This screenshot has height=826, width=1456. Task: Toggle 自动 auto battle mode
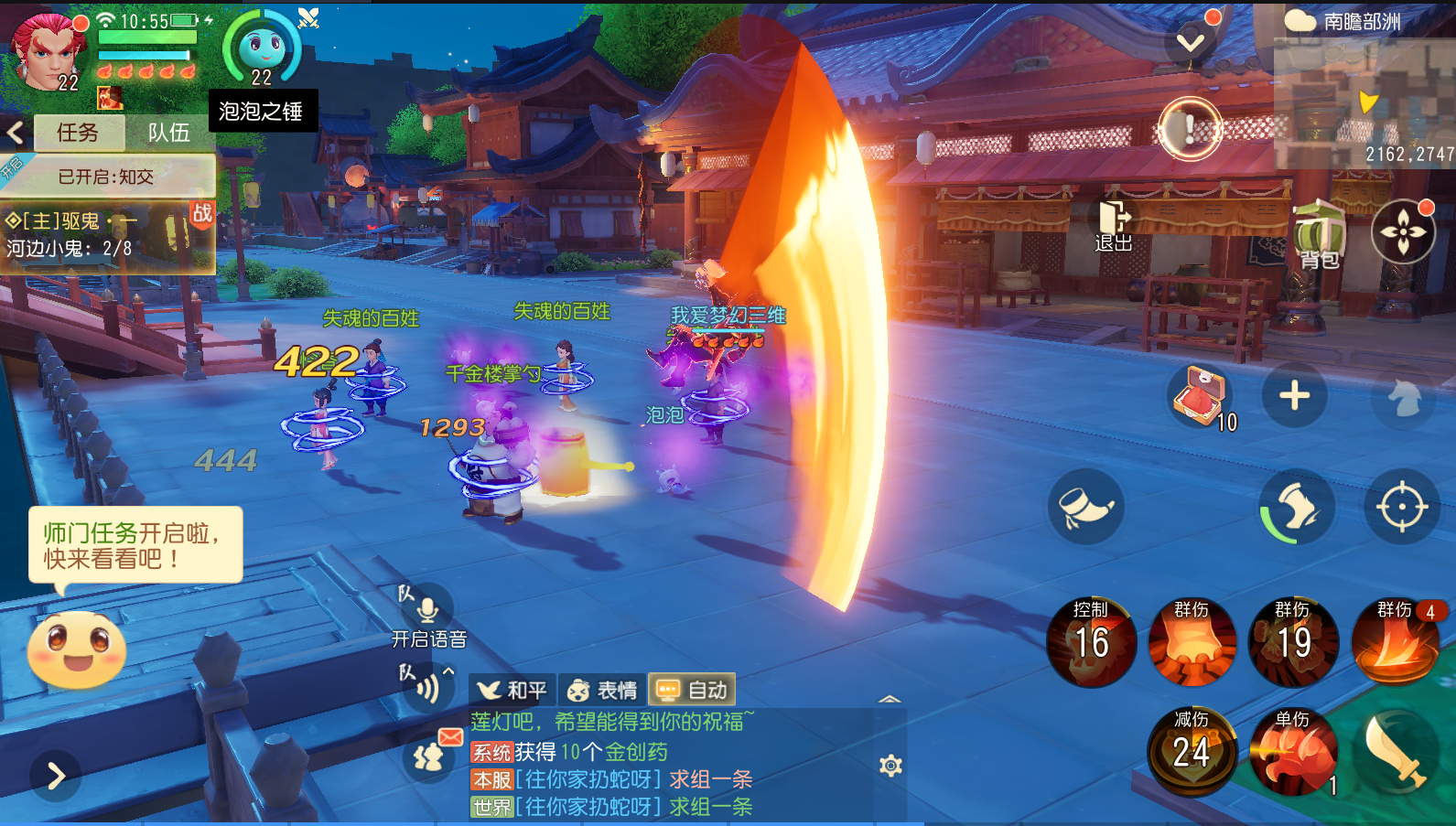point(692,690)
